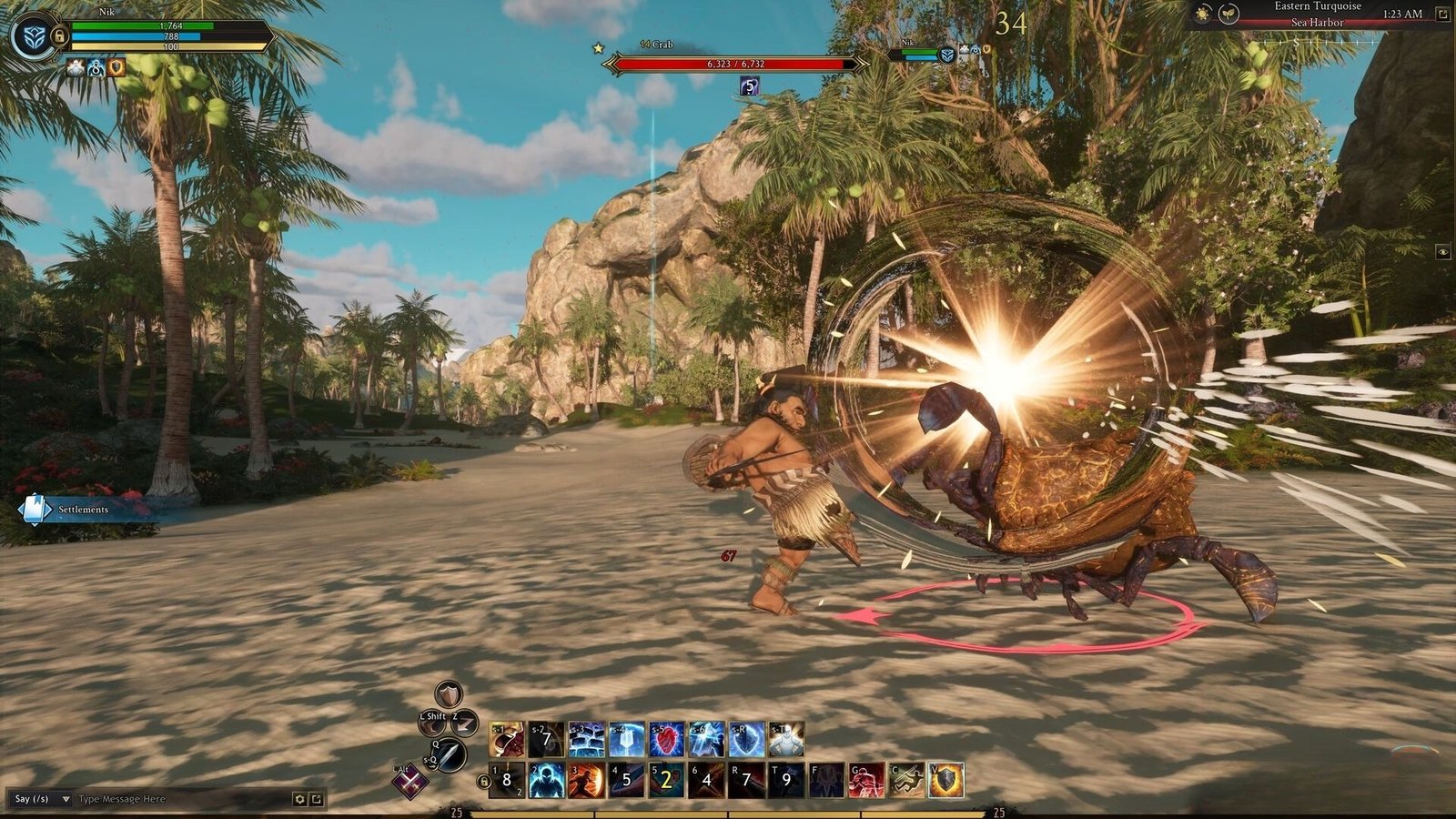Toggle the crossed swords combat stance

[410, 782]
